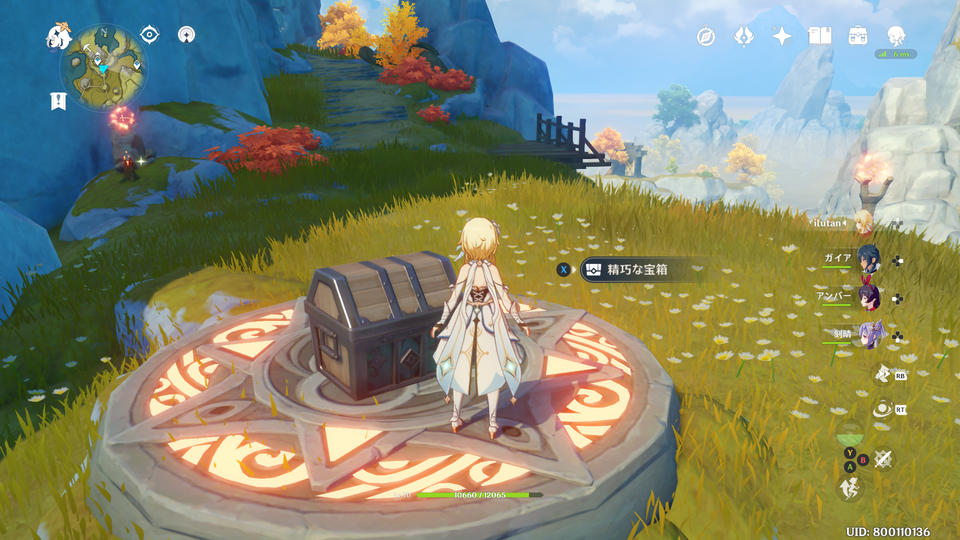Open the Paimon menu icon
Screen dimensions: 960x540
[58, 38]
